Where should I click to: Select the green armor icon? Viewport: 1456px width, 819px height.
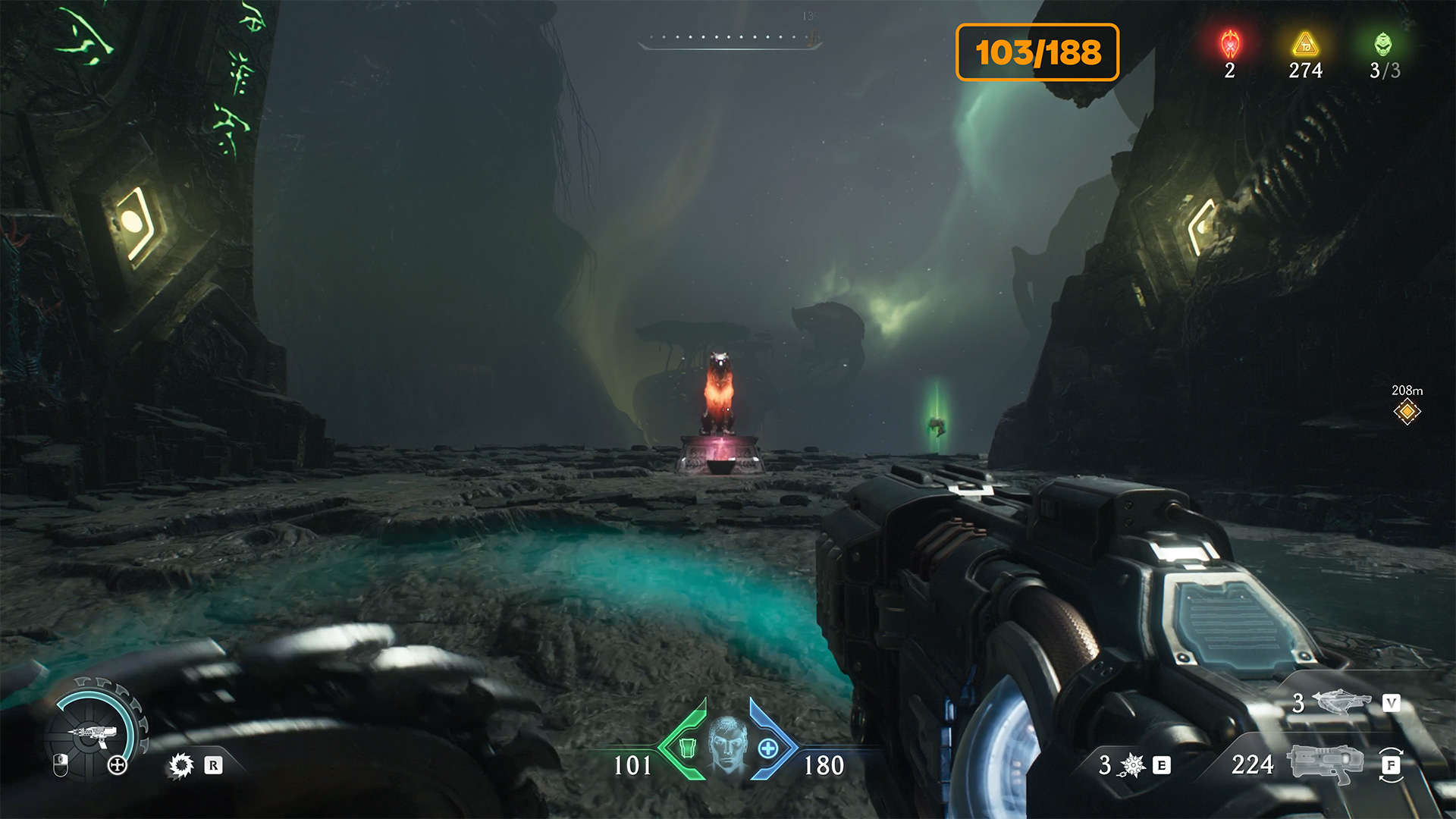click(687, 748)
